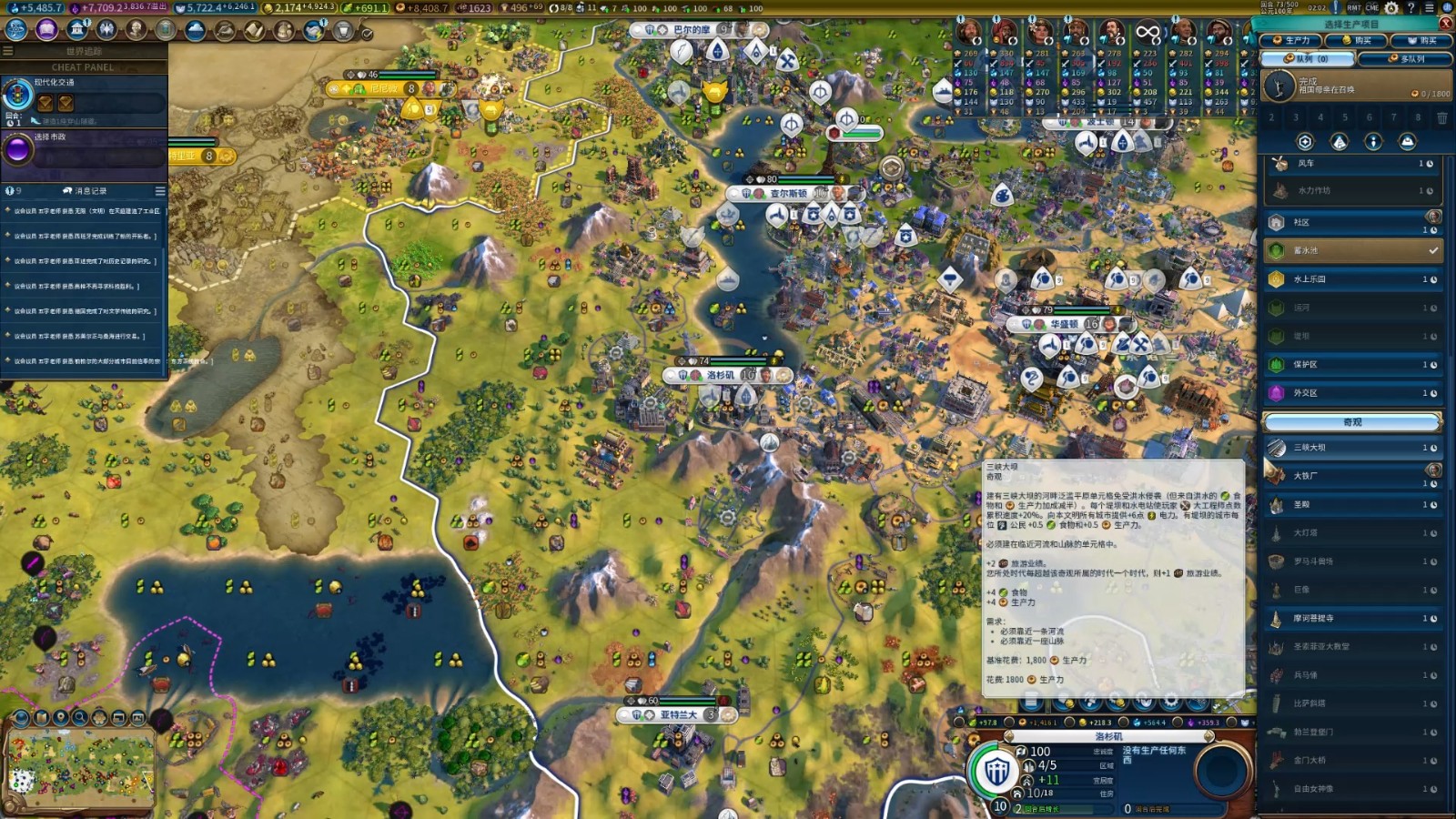Collapse the 奇观 wonders section header
Viewport: 1456px width, 819px height.
[1352, 422]
